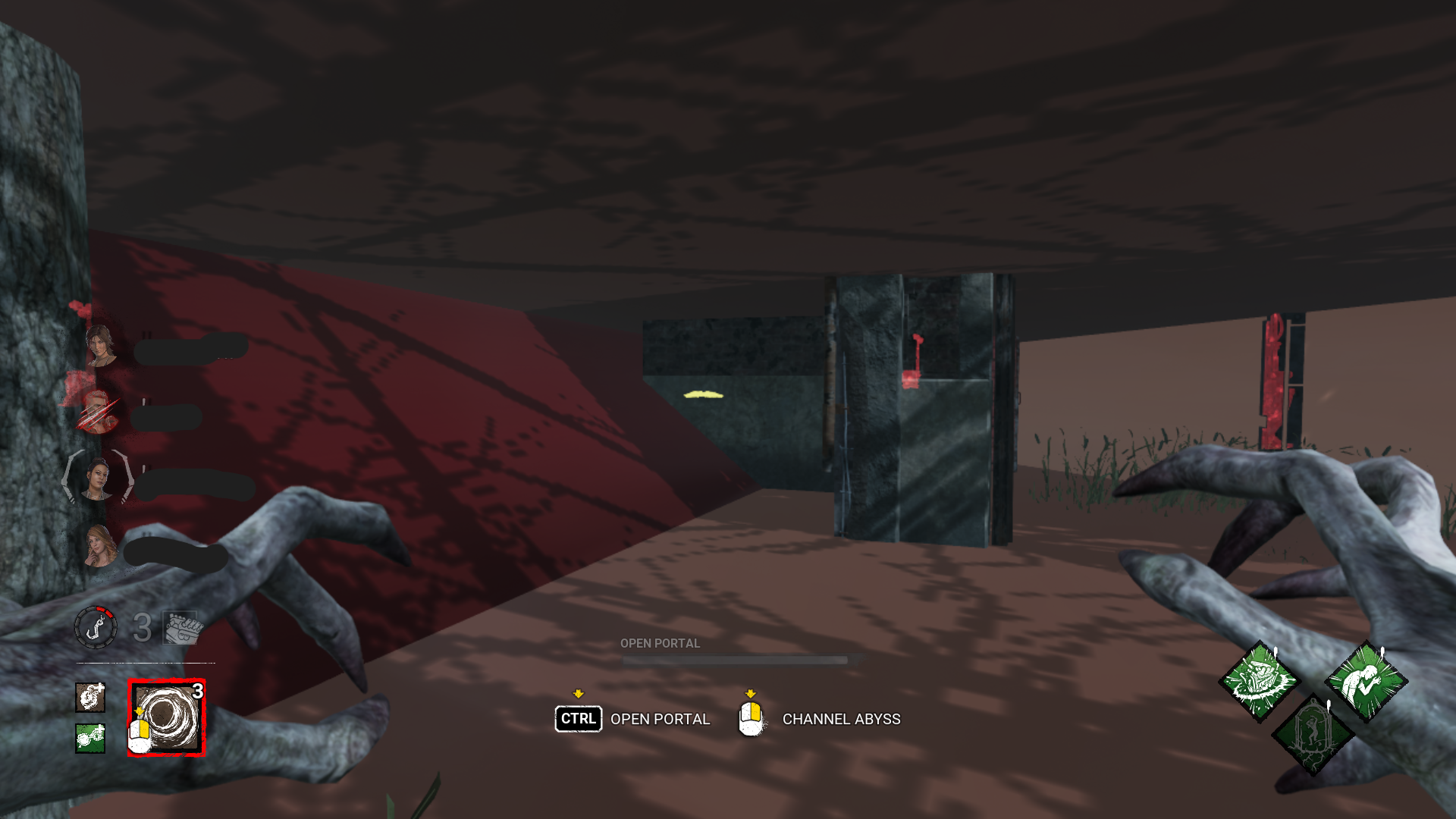Click the injured survivor portrait with claw marks
Viewport: 1456px width, 819px height.
click(x=99, y=409)
